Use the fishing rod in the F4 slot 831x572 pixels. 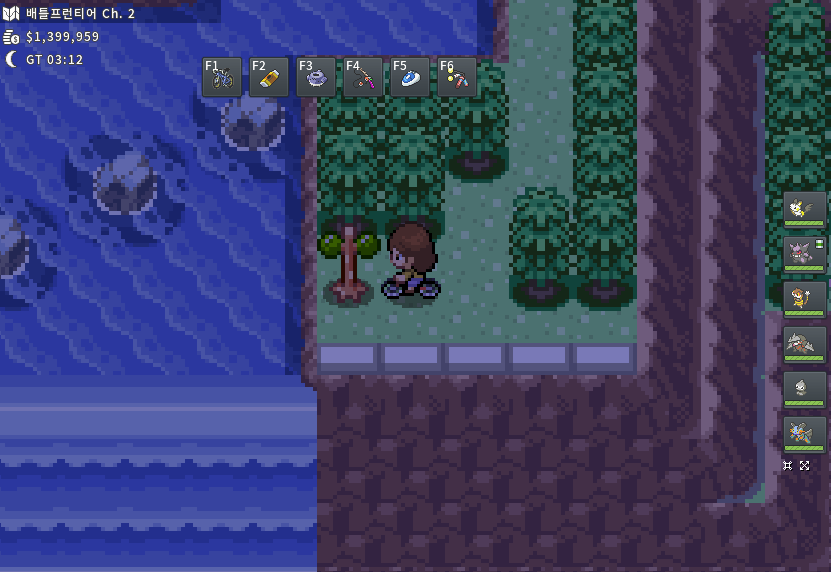click(363, 77)
